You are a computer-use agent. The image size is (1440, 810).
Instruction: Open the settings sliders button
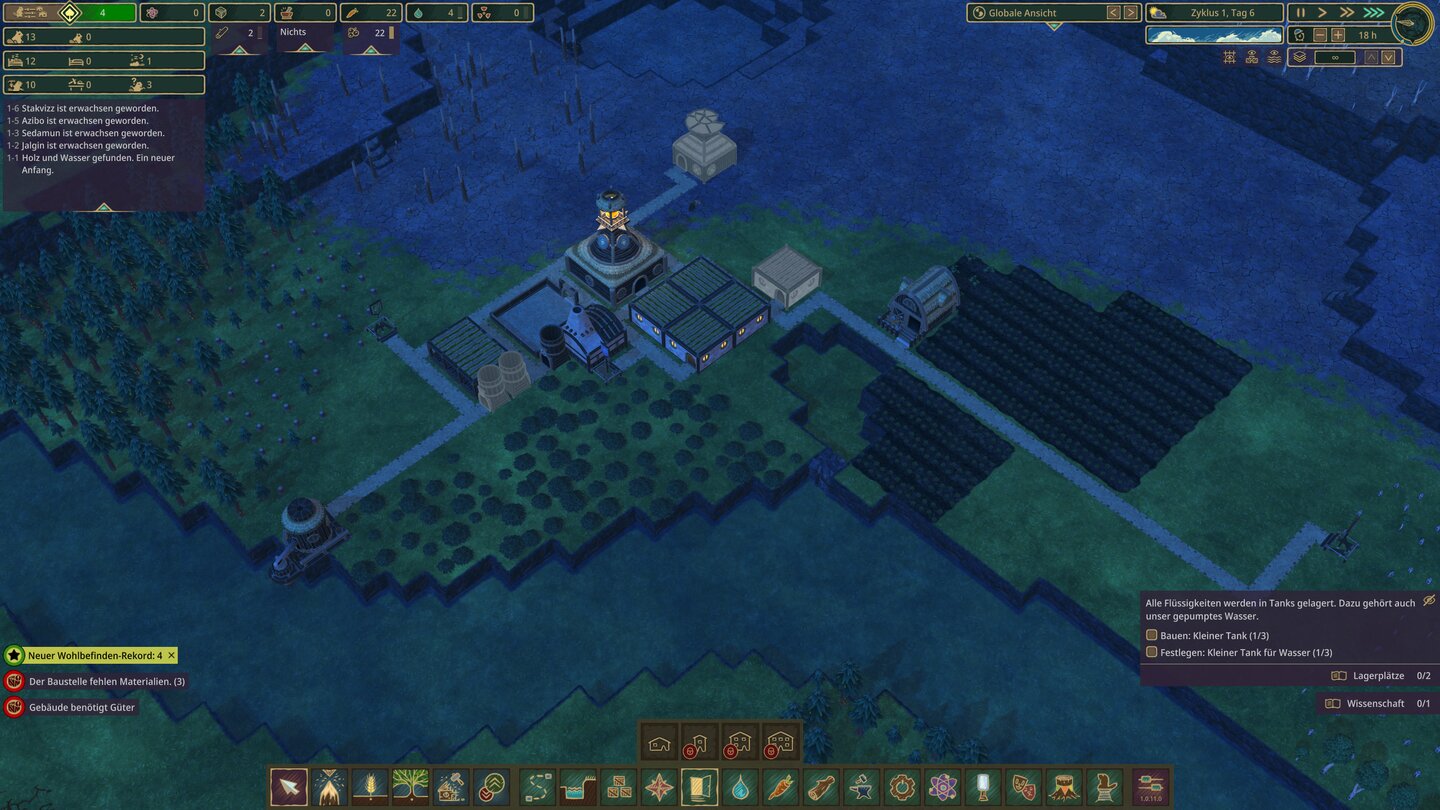[x=1150, y=787]
